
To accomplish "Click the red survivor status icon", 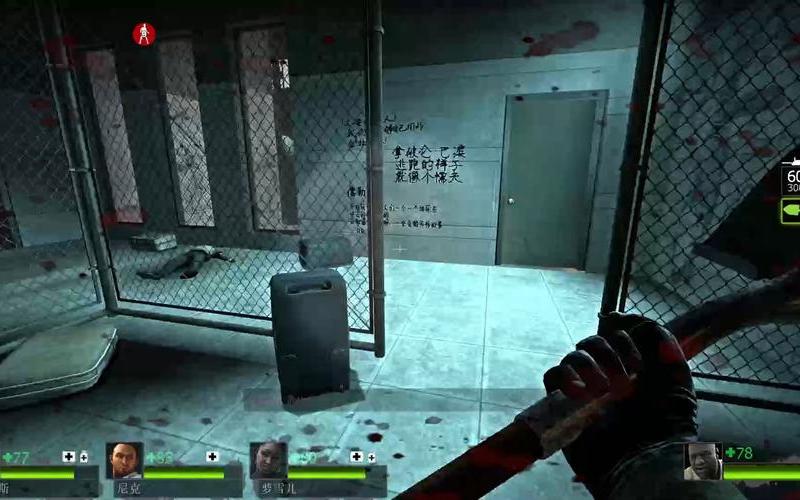I will 144,34.
